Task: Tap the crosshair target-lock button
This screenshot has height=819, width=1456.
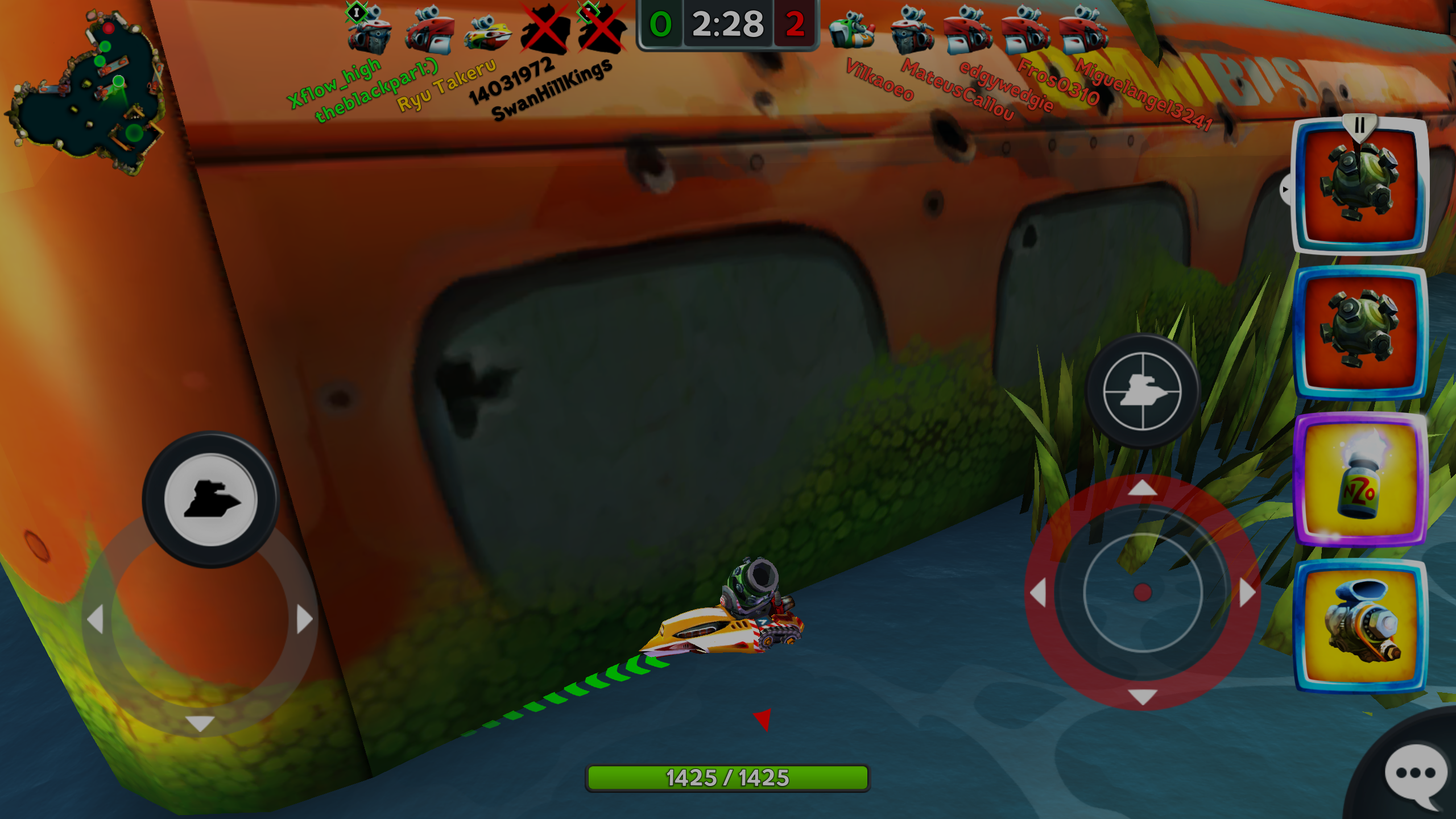Action: pyautogui.click(x=1142, y=391)
